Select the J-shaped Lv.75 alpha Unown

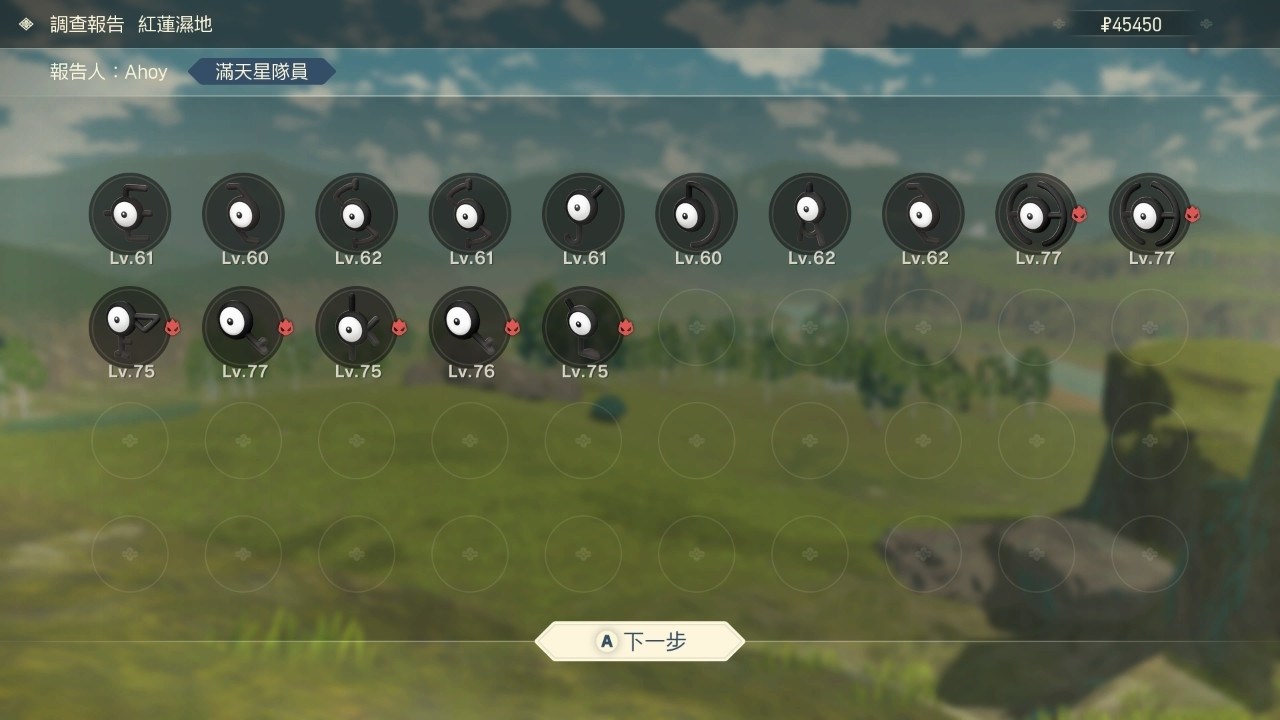point(583,327)
